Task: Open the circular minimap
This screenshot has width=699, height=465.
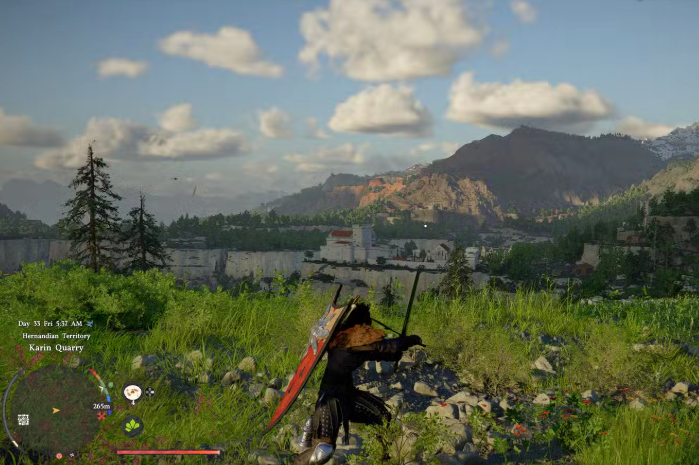Action: [56, 408]
